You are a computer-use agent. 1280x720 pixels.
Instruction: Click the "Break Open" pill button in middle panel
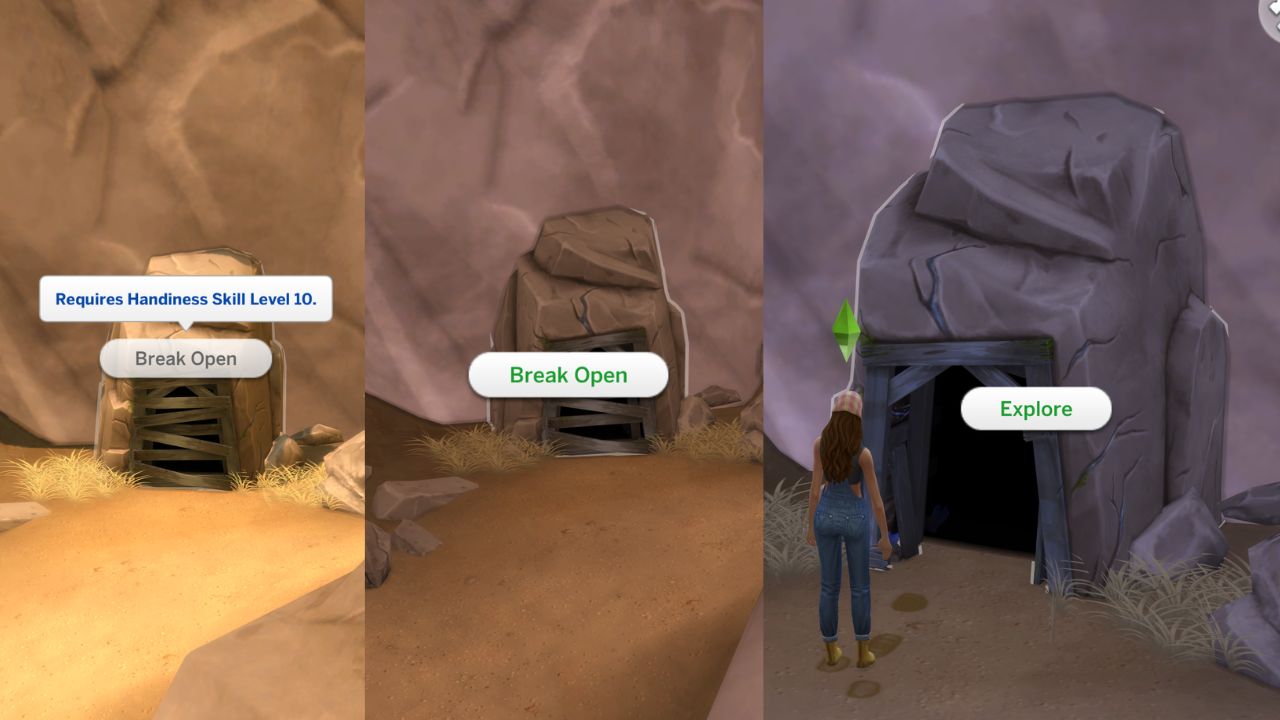[566, 374]
